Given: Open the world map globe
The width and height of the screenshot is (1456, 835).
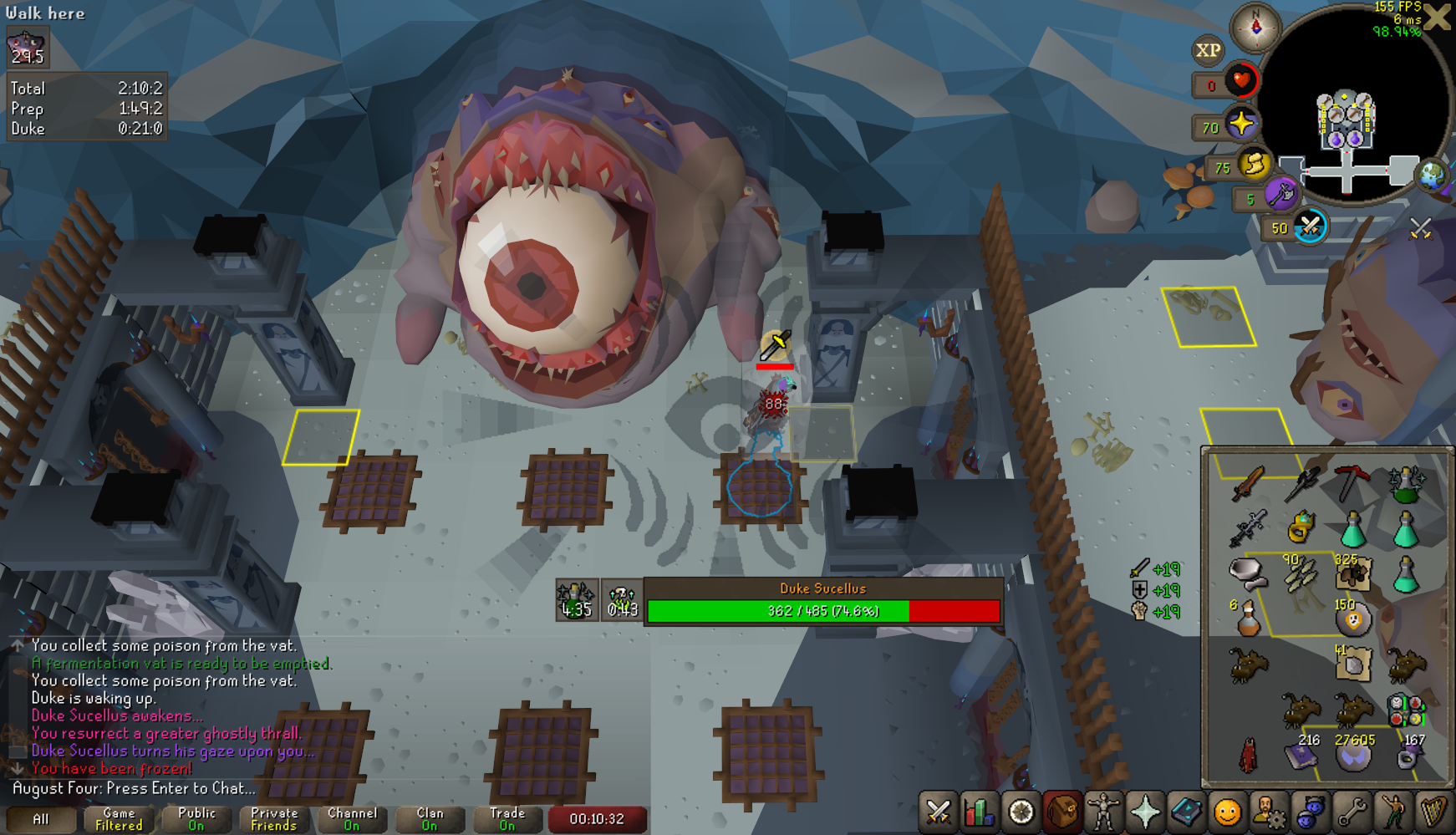Looking at the screenshot, I should 1433,175.
